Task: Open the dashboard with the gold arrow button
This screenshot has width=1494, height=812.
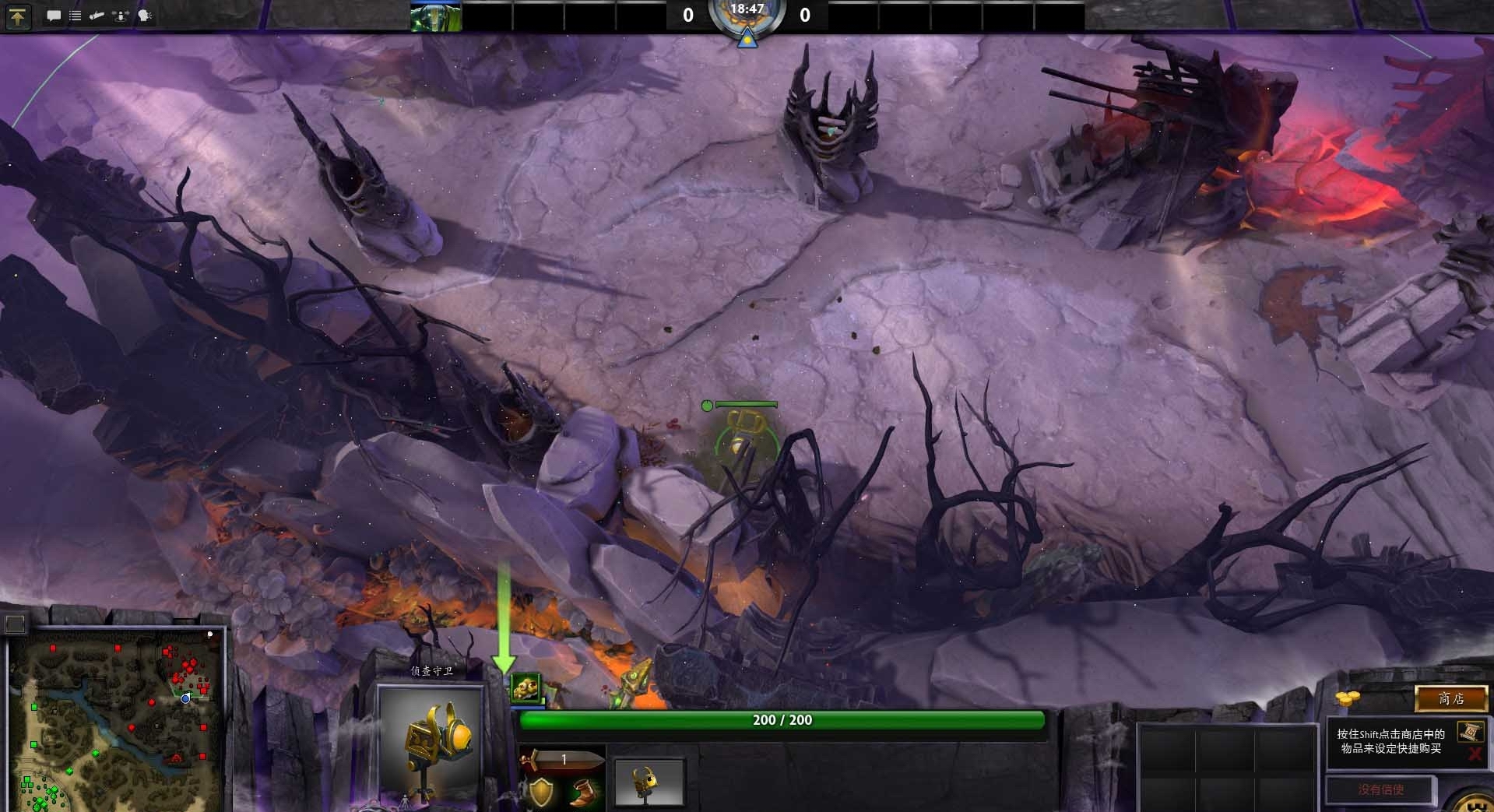Action: point(18,16)
